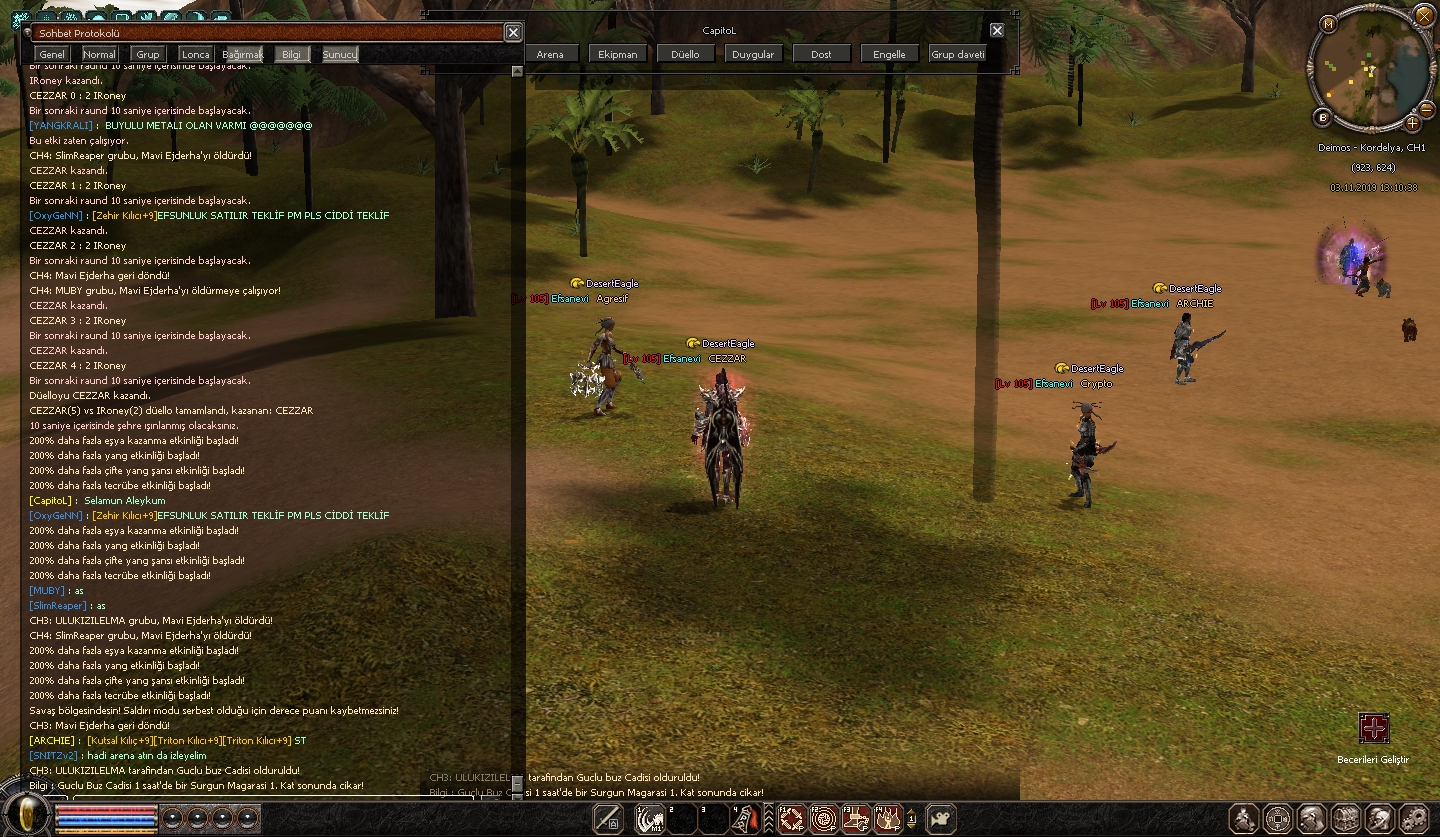Viewport: 1440px width, 837px height.
Task: Challenge CapitoL with the Düello button
Action: click(x=685, y=54)
